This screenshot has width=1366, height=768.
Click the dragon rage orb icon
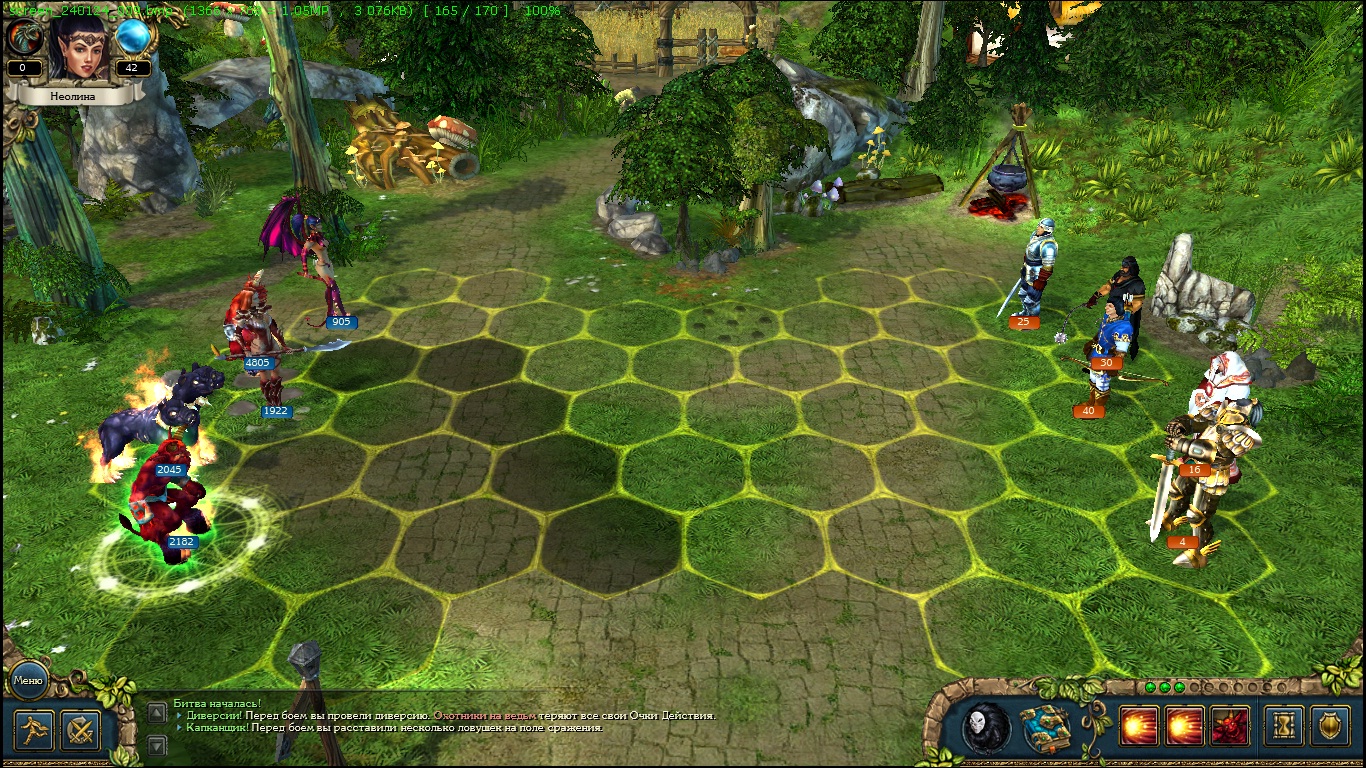click(x=24, y=38)
